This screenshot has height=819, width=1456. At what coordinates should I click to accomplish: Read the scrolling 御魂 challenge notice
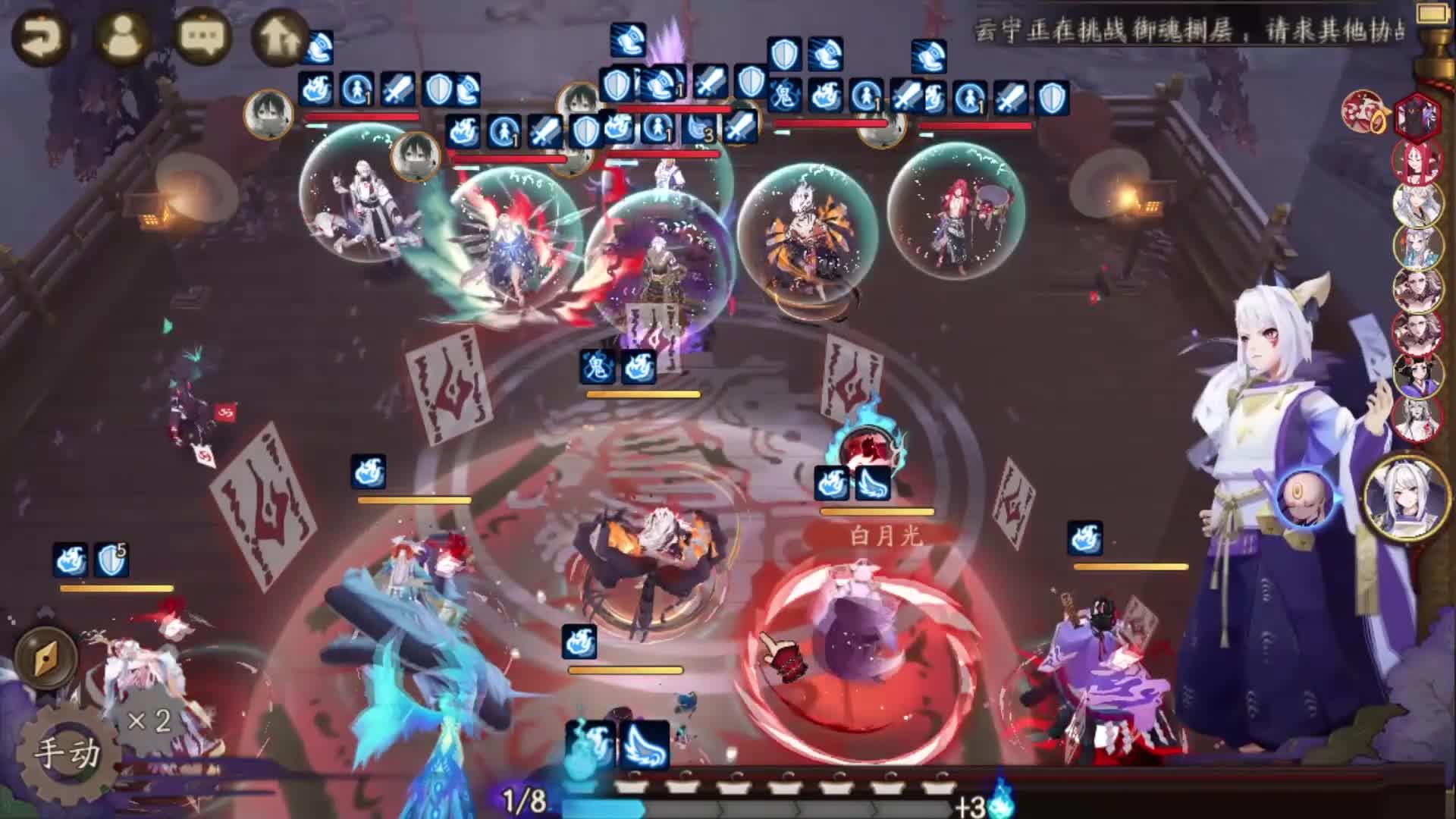[1191, 32]
